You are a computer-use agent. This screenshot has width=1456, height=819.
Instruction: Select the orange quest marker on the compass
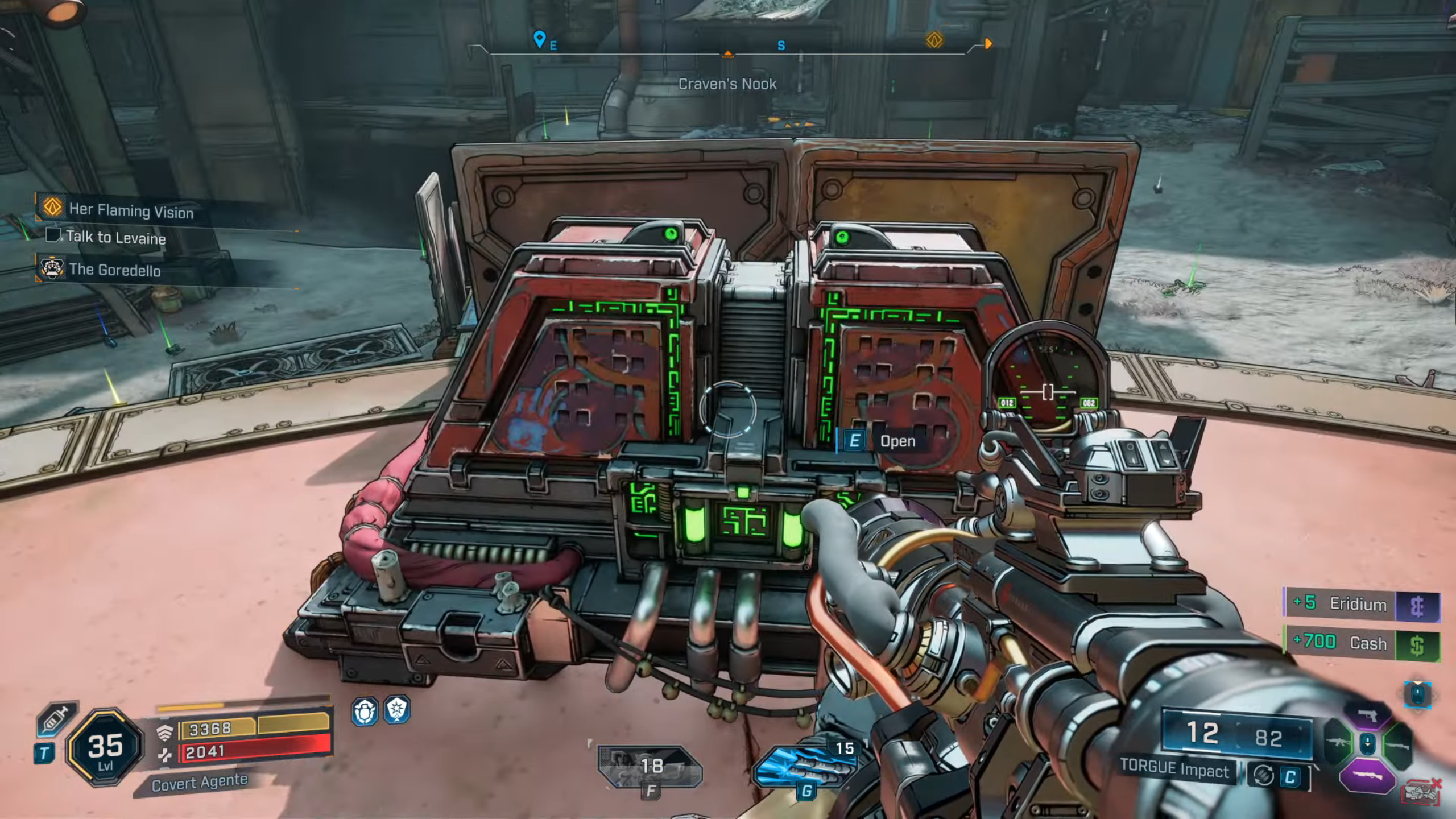tap(934, 40)
